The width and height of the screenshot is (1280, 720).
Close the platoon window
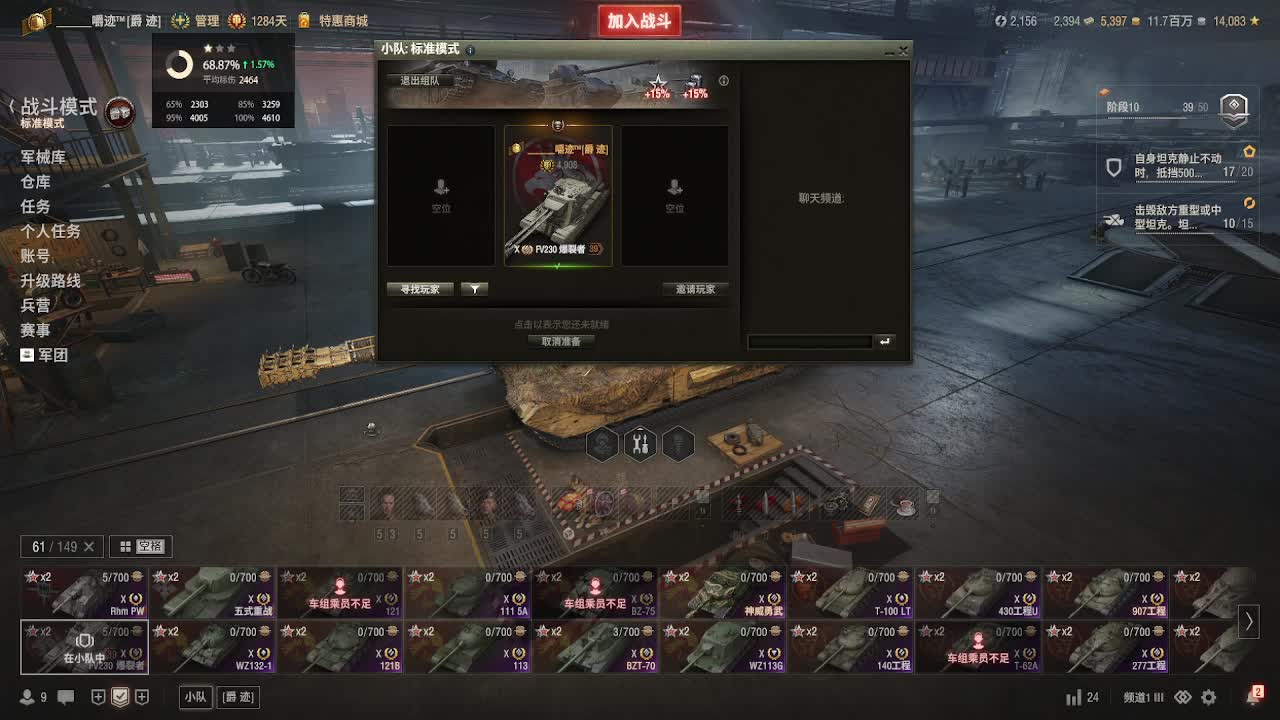[904, 49]
